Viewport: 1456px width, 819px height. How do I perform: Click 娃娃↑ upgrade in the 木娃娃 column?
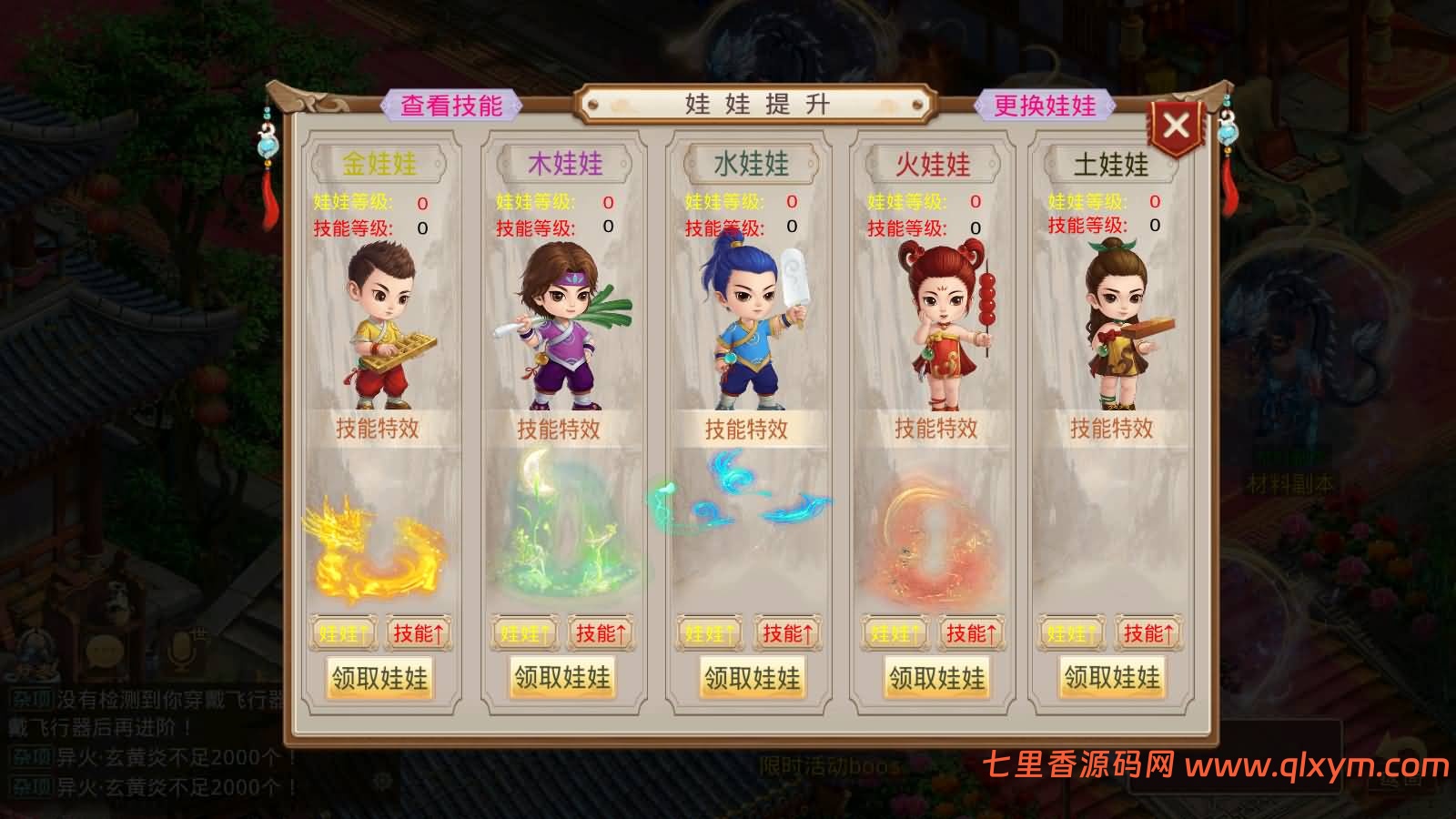pyautogui.click(x=525, y=633)
